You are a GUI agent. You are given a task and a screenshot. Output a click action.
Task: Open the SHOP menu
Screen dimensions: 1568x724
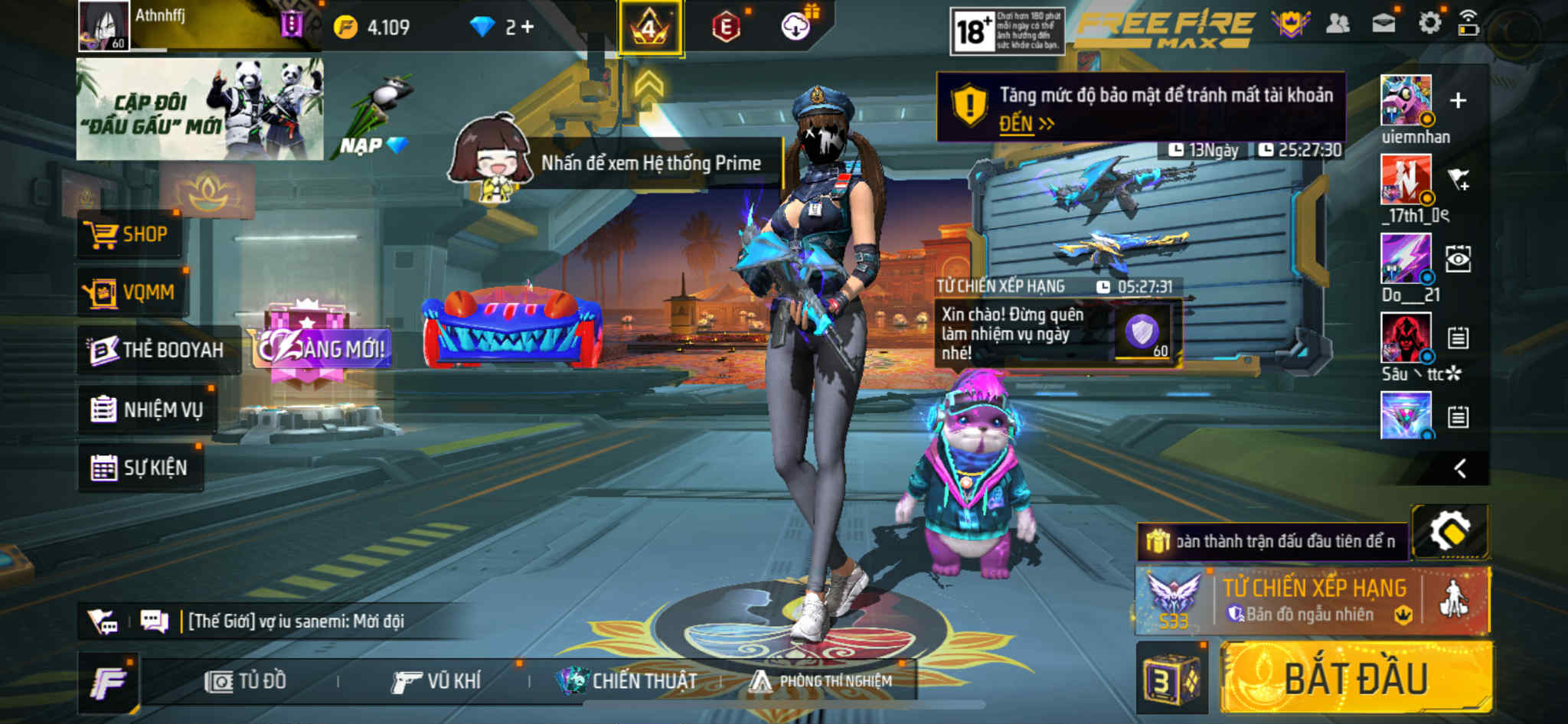[129, 234]
